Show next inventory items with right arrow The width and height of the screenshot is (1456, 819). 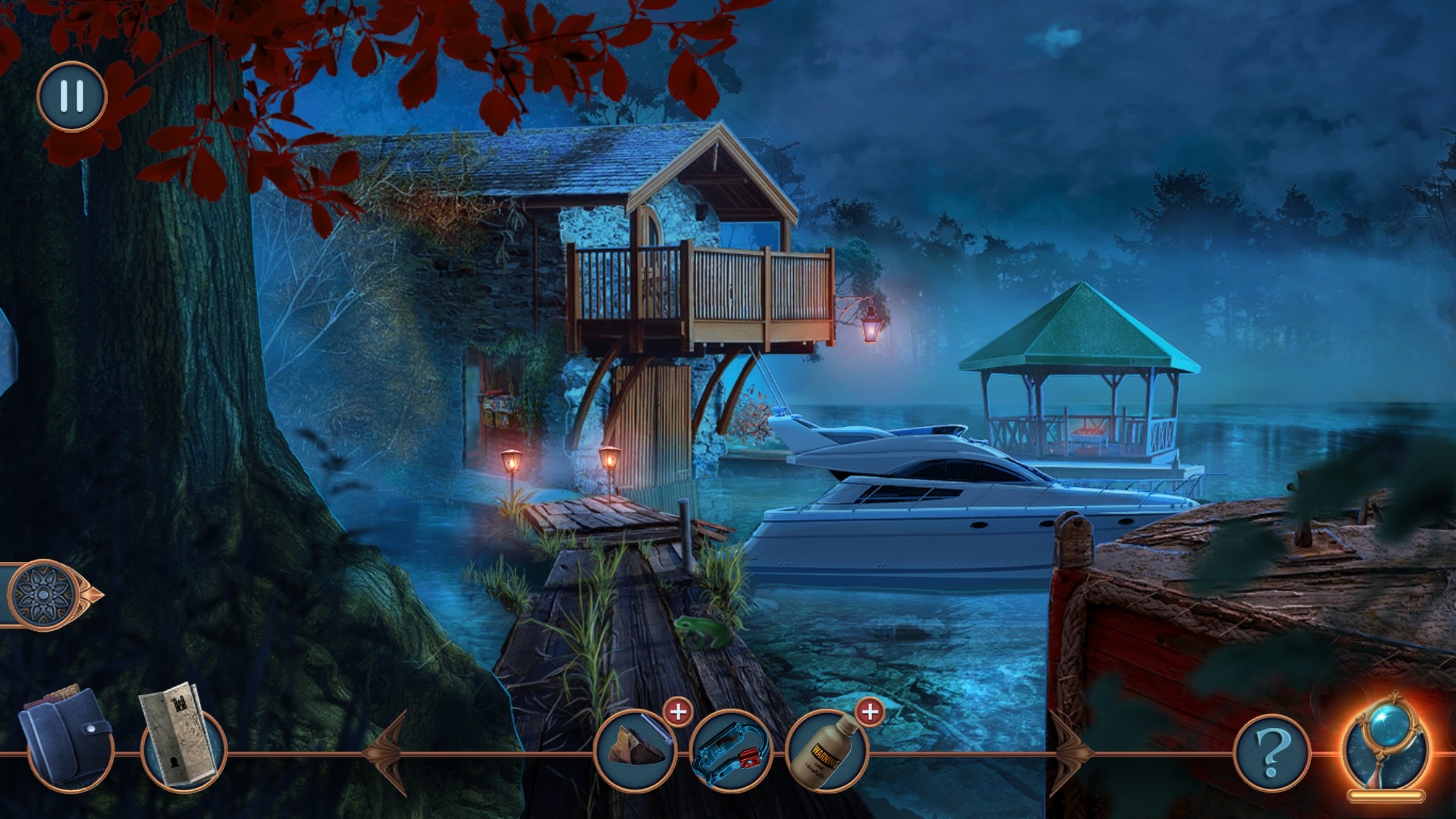(x=1070, y=752)
